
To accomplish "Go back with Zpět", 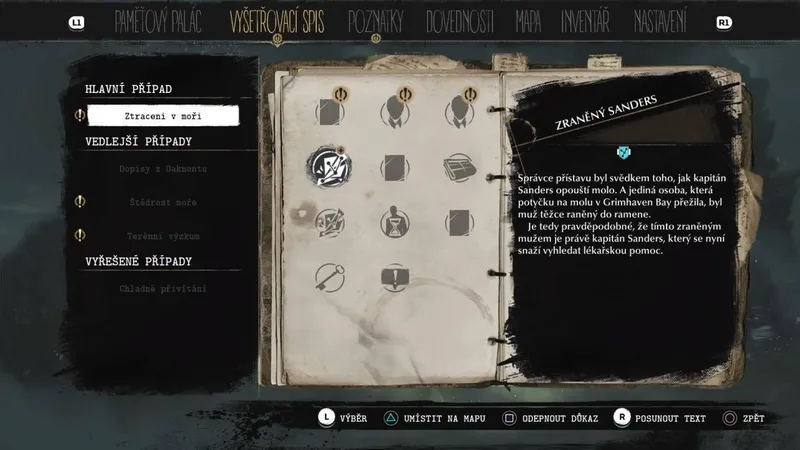I will (x=749, y=417).
